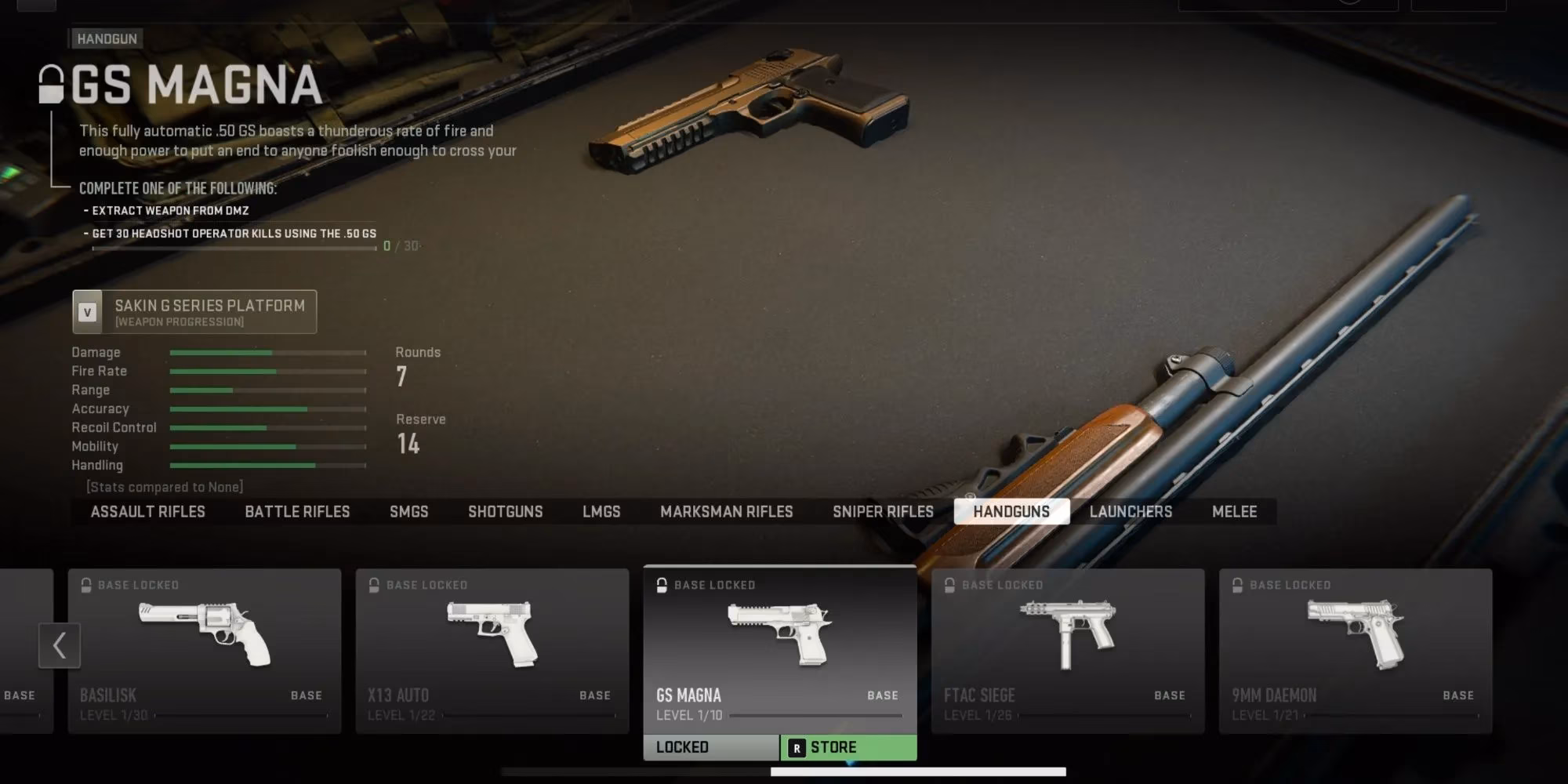Open the Battle Rifles category
Screen dimensions: 1568x784
coord(297,512)
